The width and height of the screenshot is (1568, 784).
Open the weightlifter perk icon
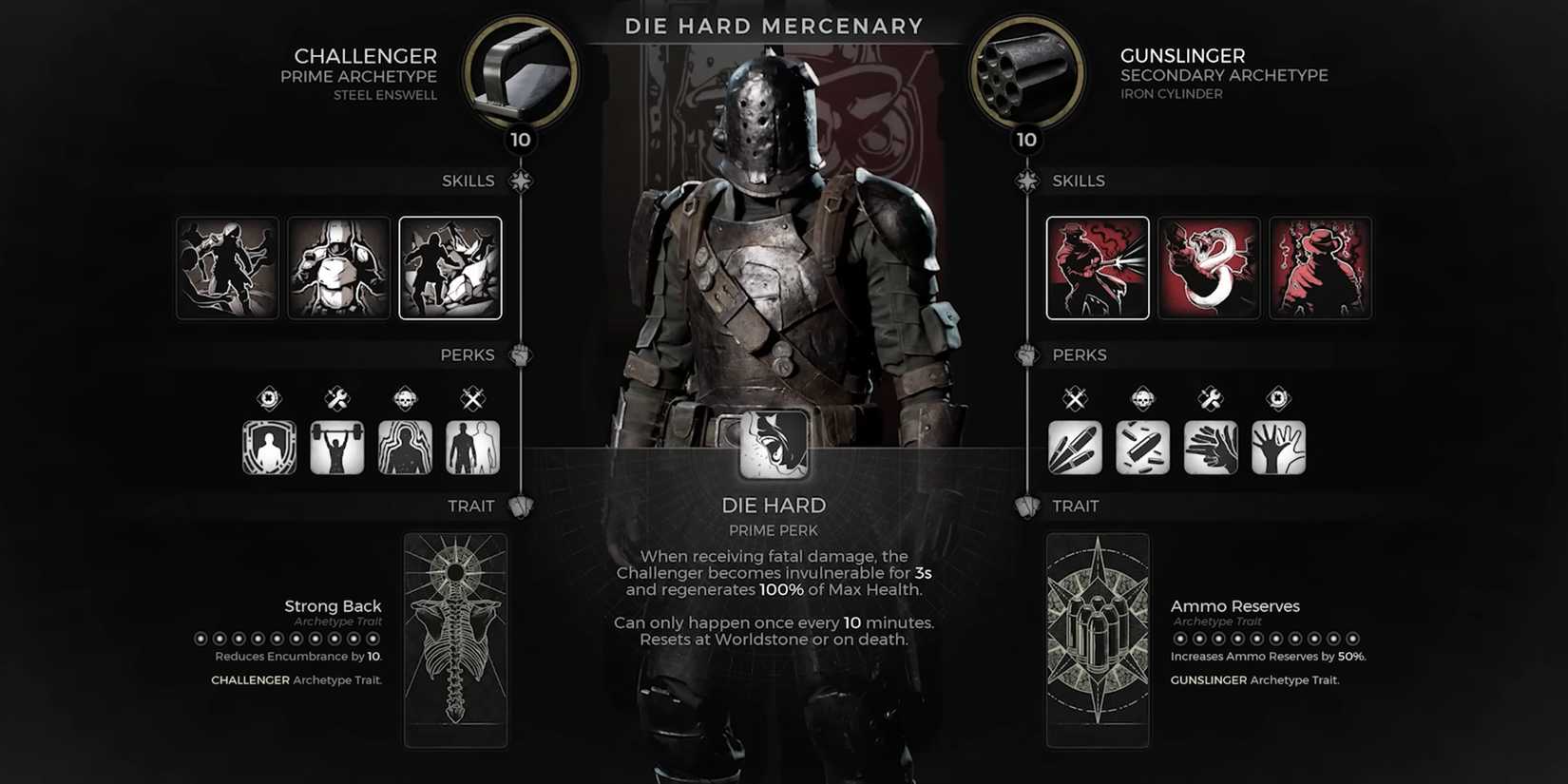coord(336,446)
